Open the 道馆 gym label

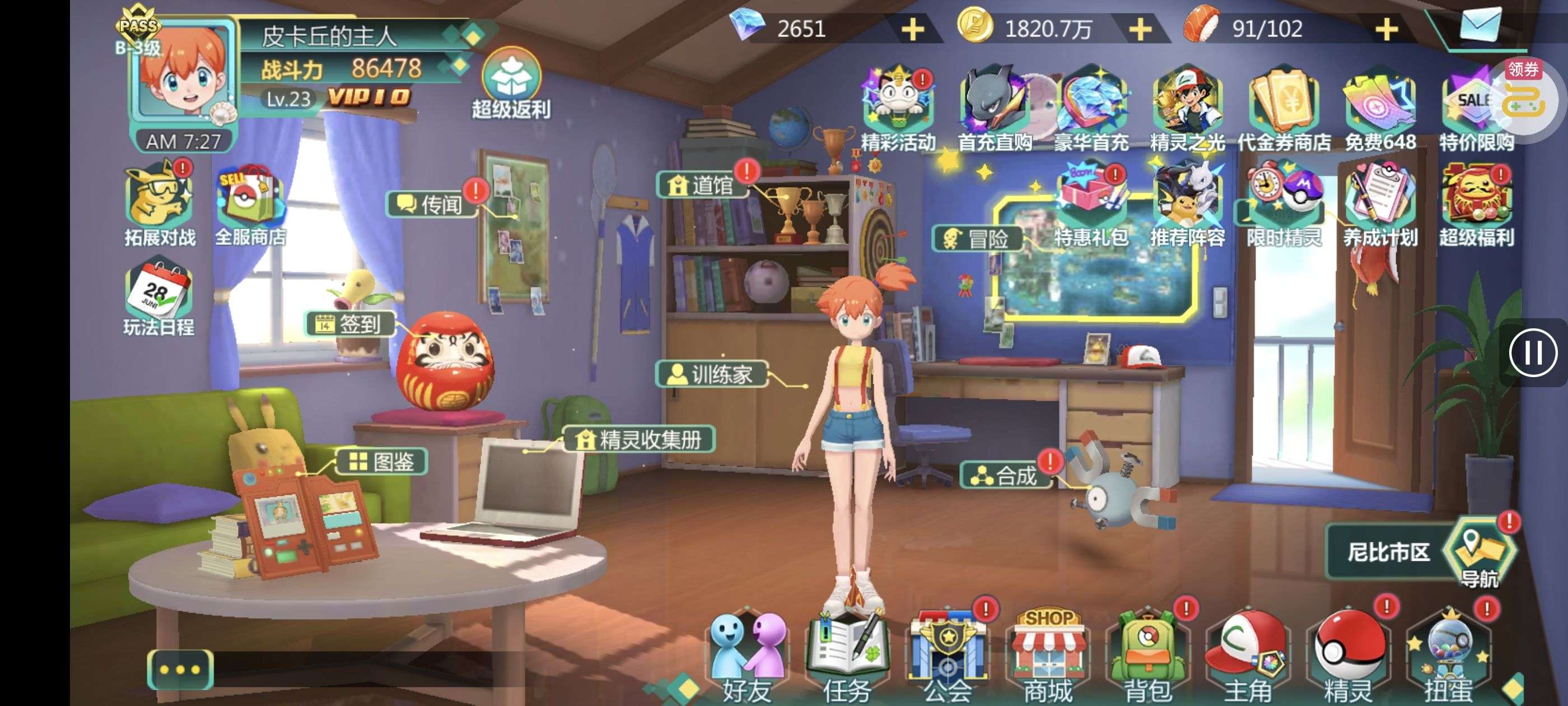pos(702,184)
